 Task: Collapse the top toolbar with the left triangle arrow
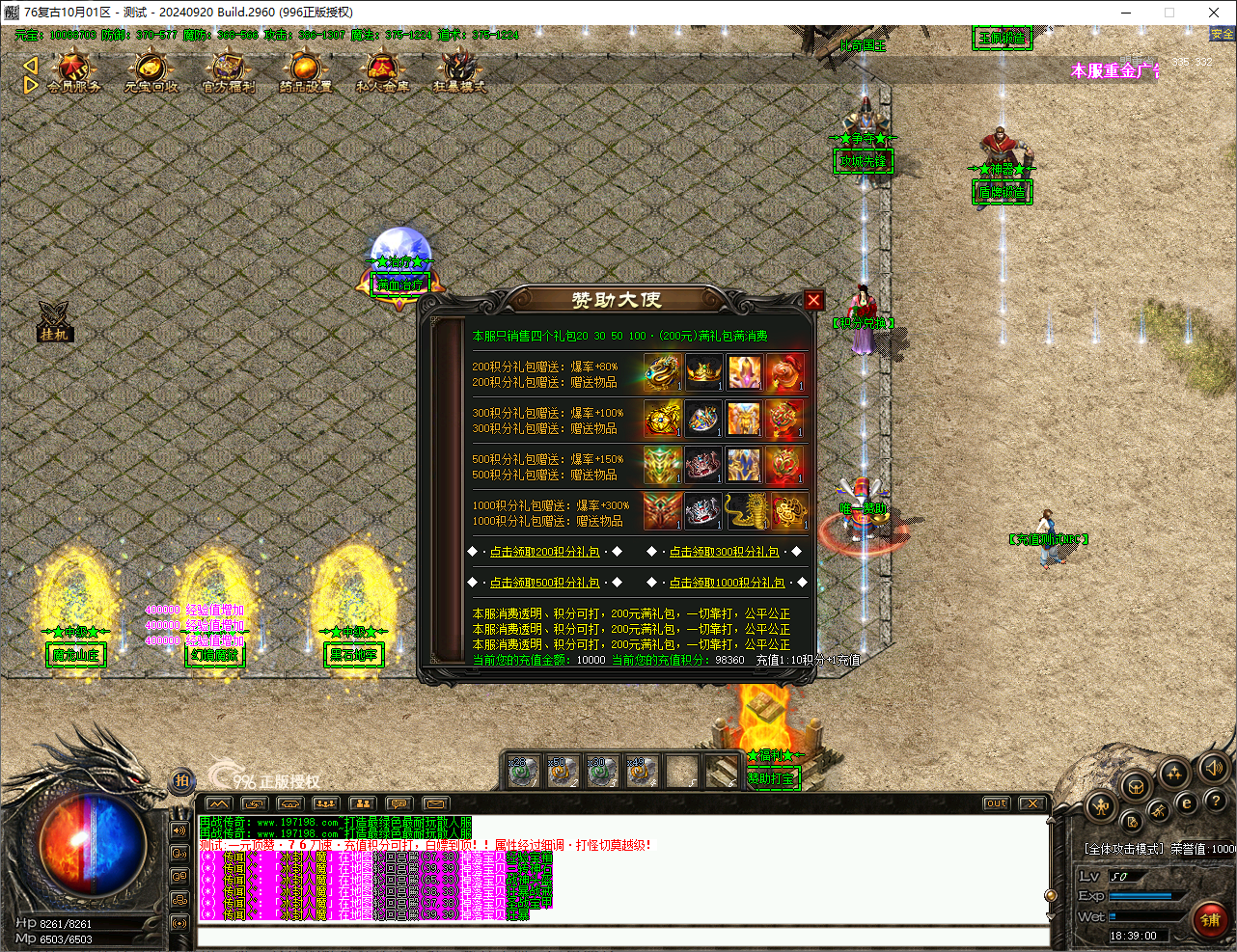pos(30,64)
